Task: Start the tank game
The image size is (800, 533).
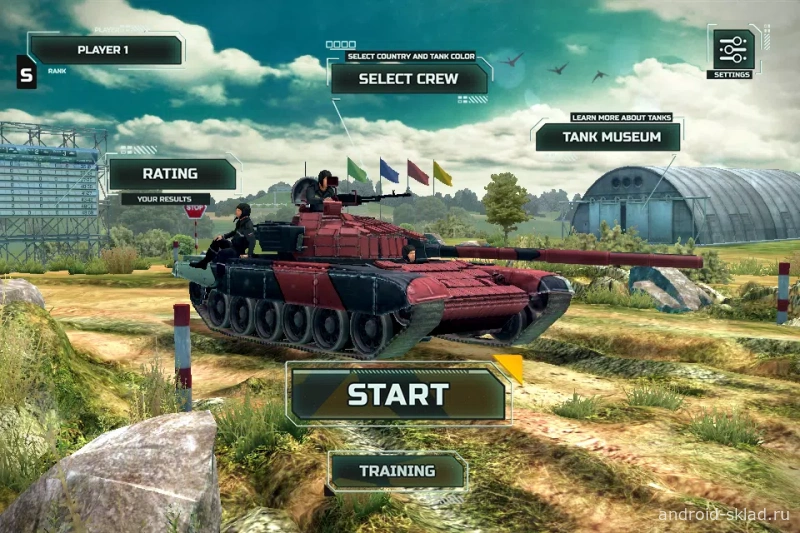Action: tap(398, 394)
